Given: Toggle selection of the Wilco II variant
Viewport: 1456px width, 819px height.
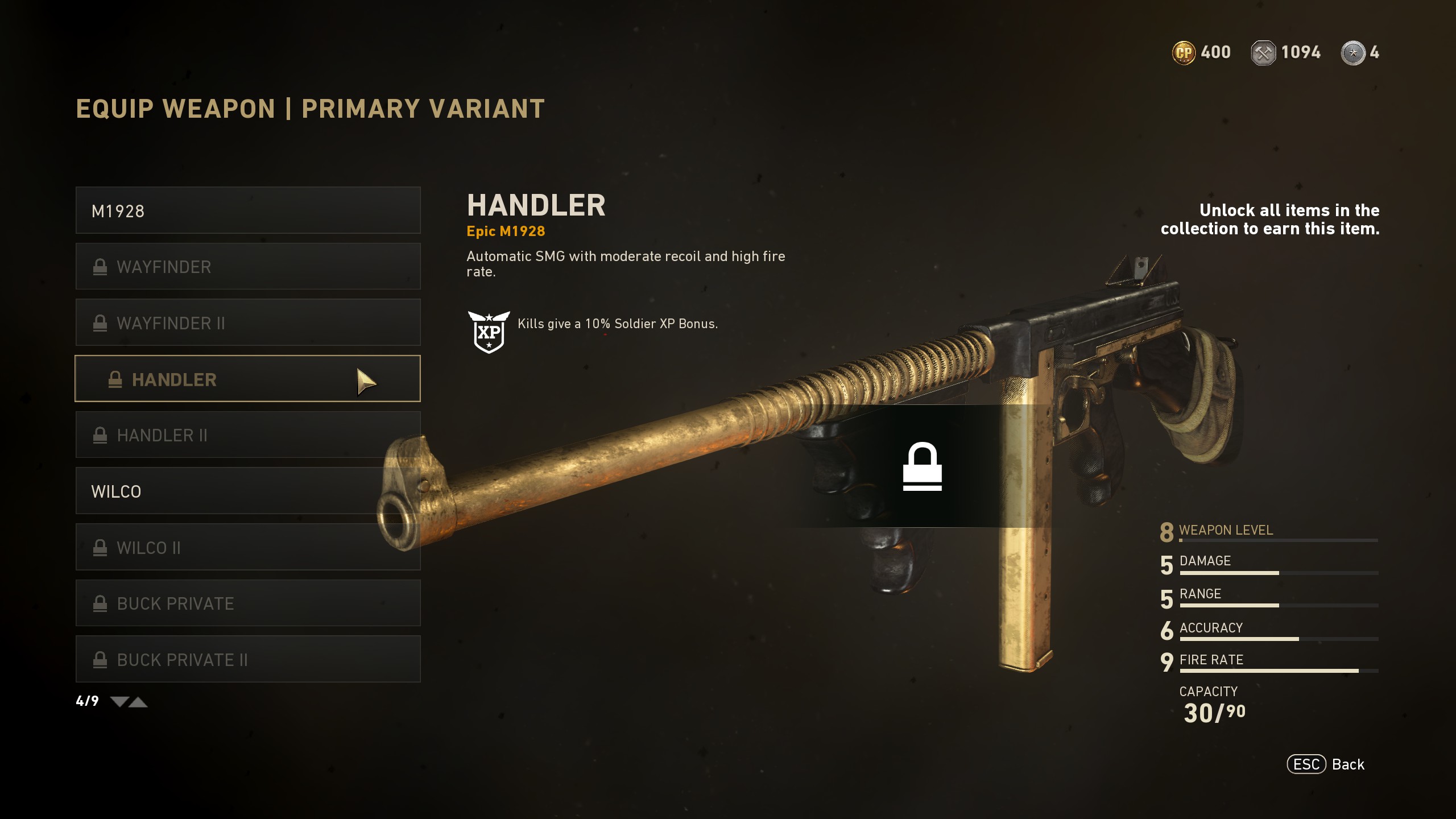Looking at the screenshot, I should point(247,547).
